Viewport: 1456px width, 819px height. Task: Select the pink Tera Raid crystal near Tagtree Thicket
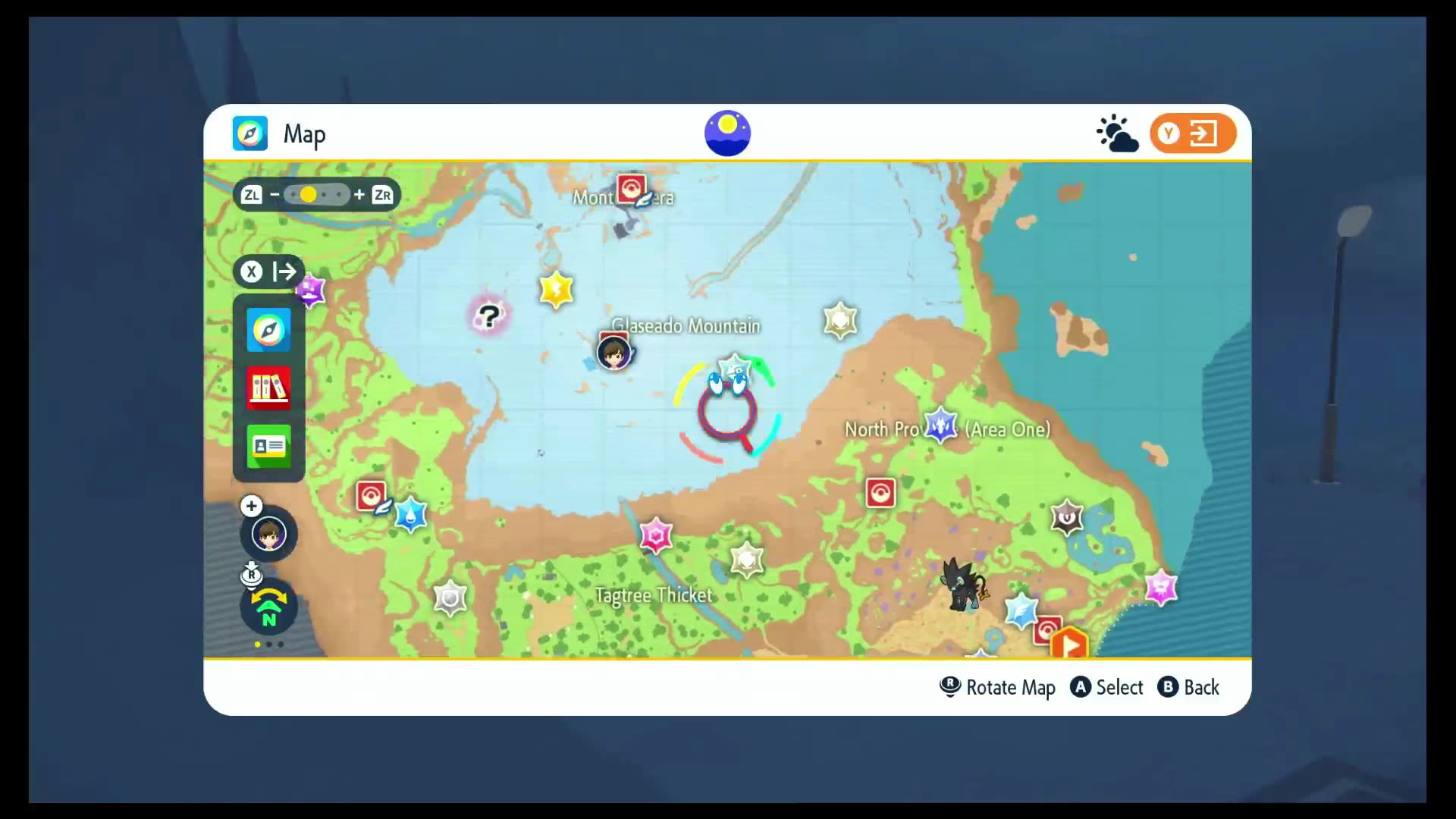click(x=656, y=535)
